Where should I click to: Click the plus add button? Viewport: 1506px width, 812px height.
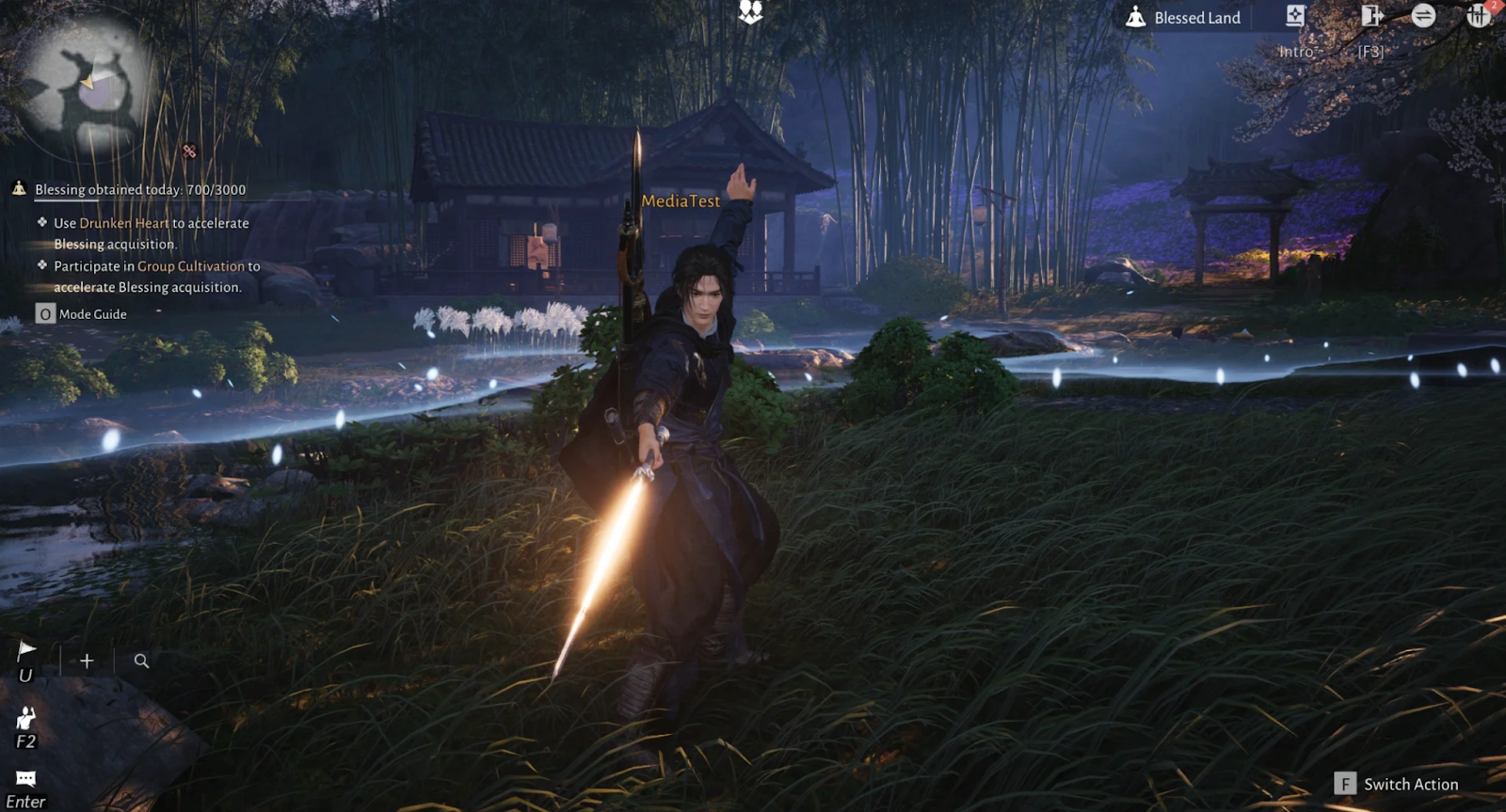(x=87, y=661)
